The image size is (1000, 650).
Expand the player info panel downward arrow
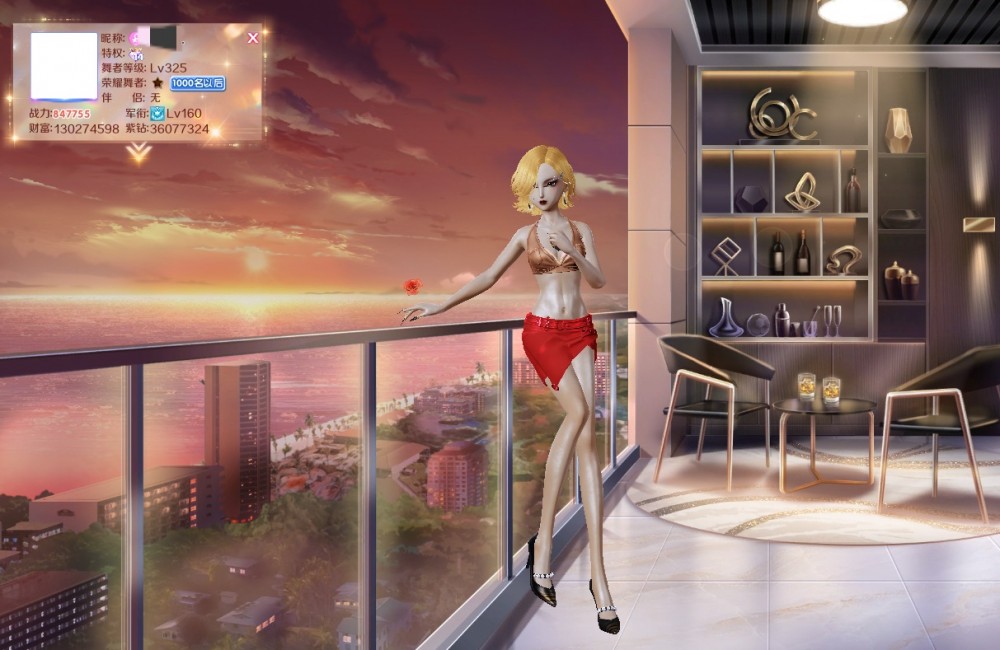[x=139, y=152]
